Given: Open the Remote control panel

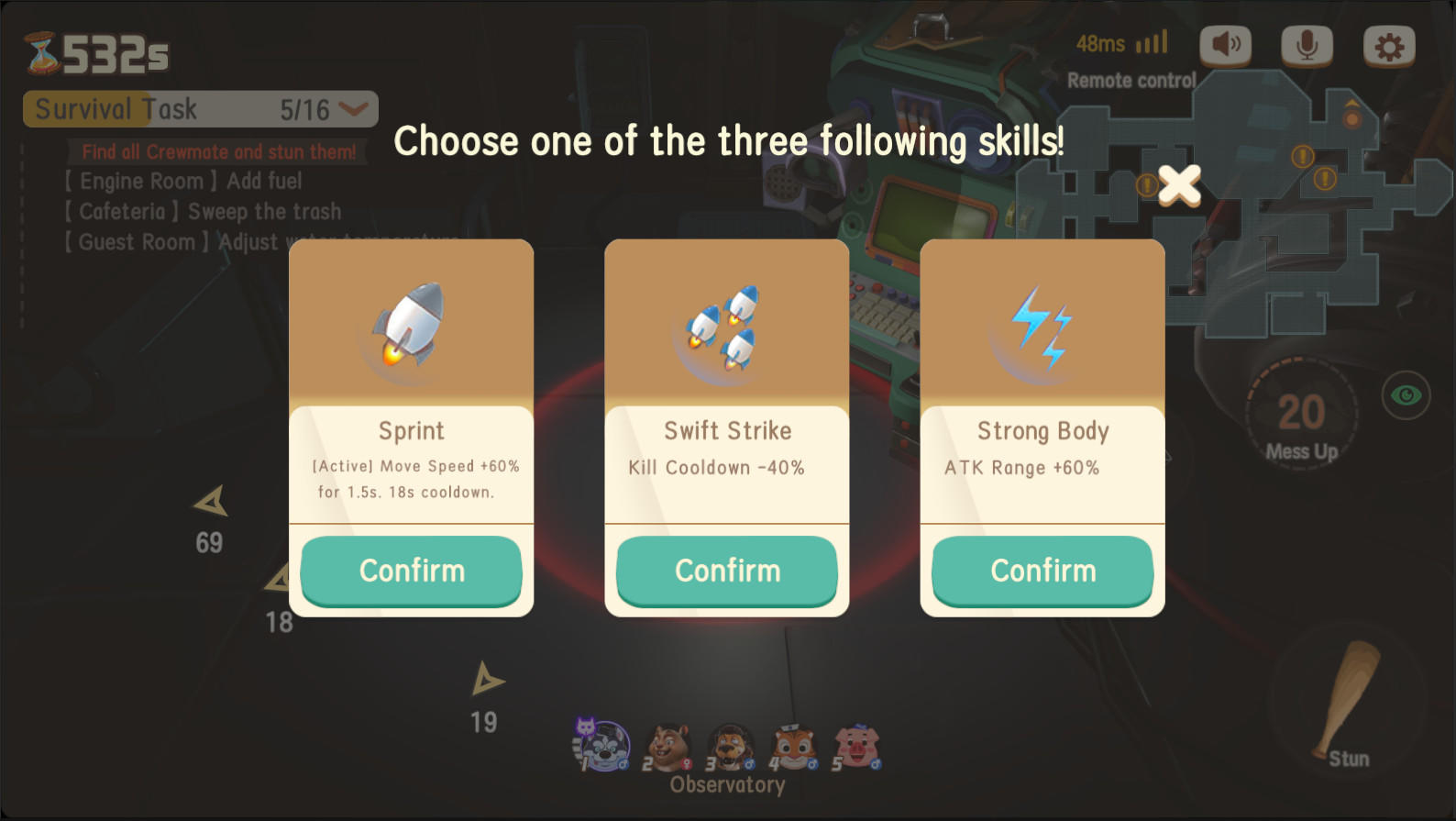Looking at the screenshot, I should 1128,80.
